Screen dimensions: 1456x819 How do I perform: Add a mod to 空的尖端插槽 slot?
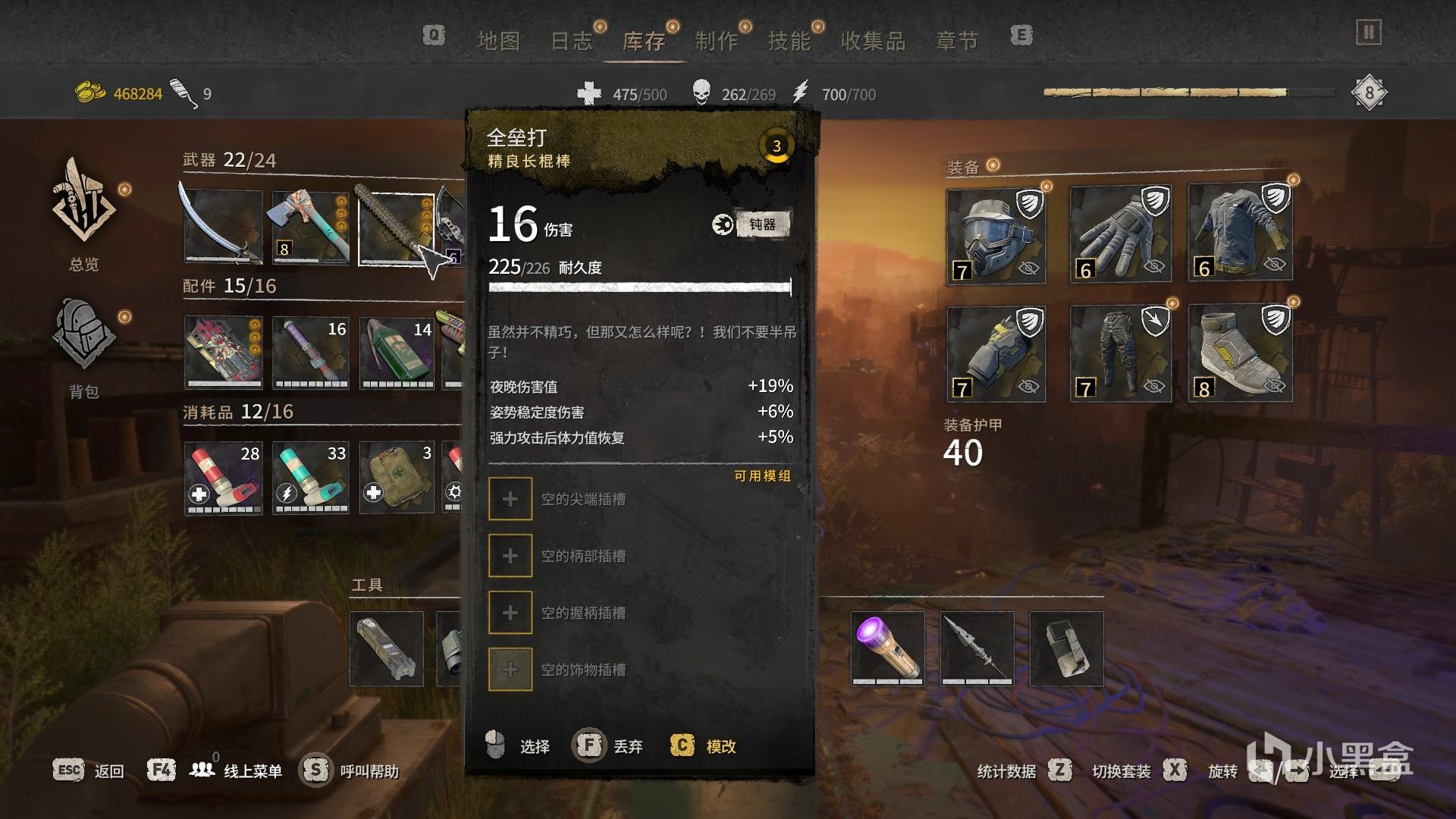pos(510,499)
